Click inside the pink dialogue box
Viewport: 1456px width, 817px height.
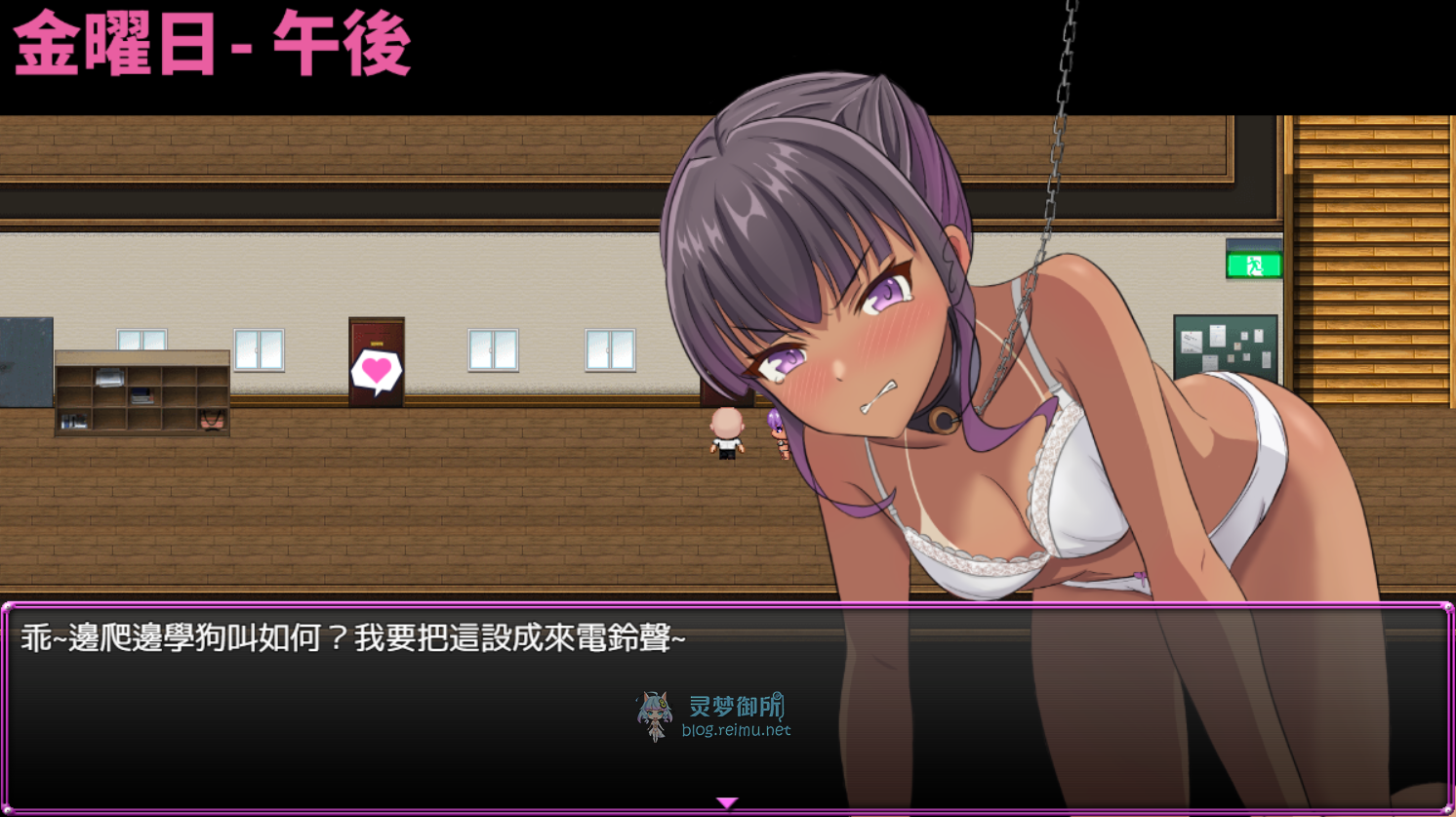(390, 703)
